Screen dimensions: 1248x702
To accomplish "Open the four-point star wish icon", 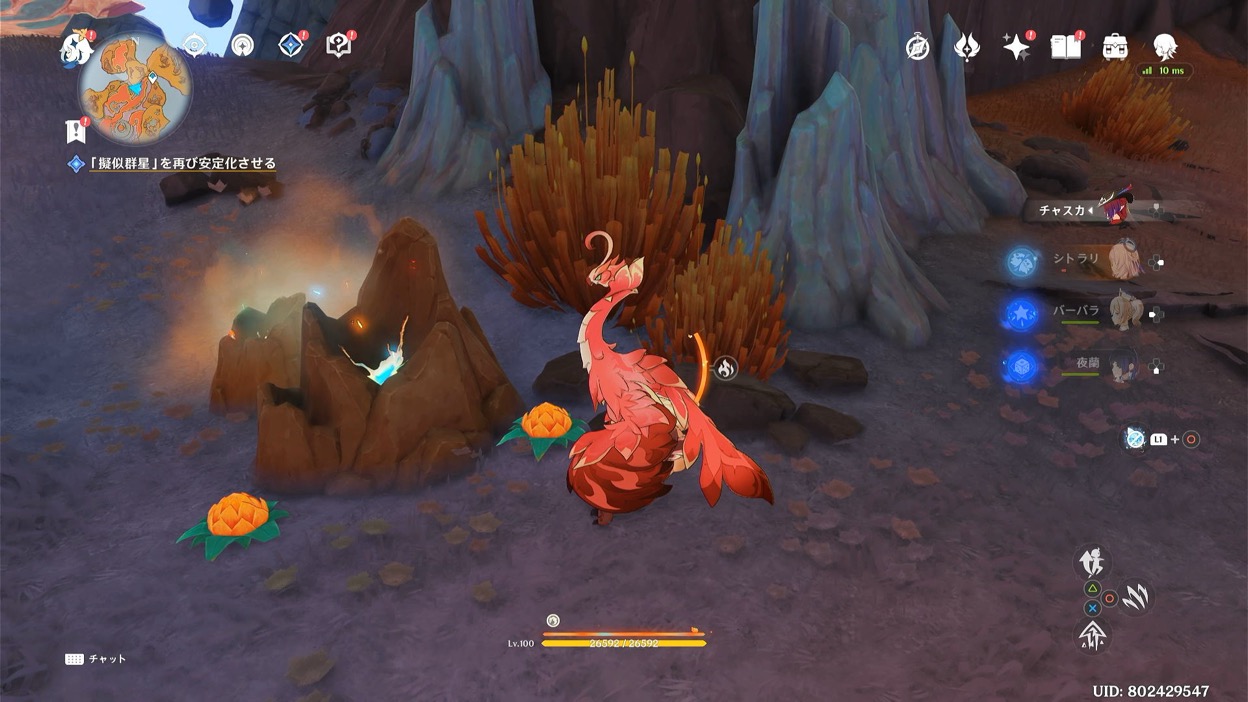I will click(1016, 47).
